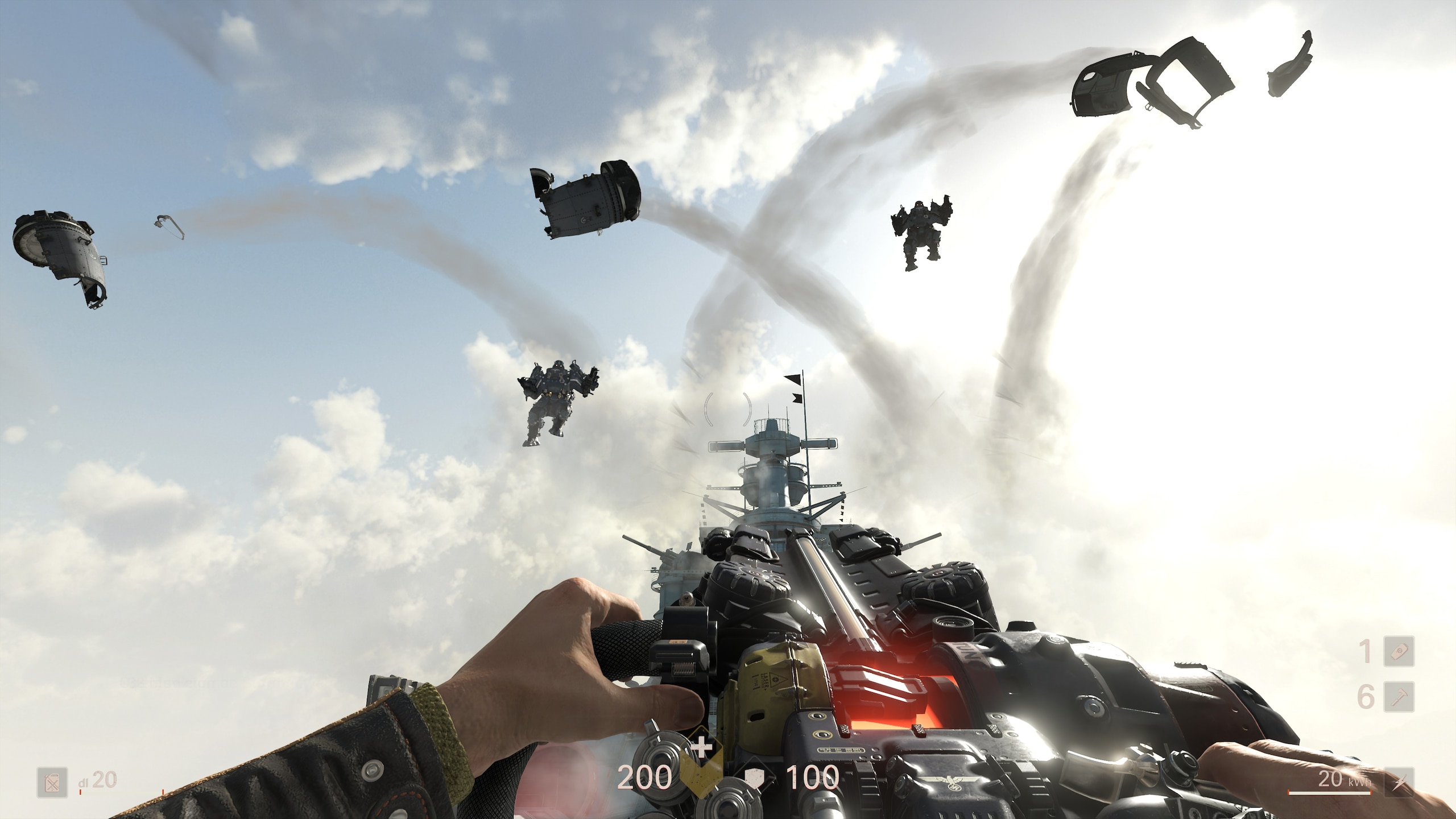Viewport: 1456px width, 819px height.
Task: Click the fuel canister icon
Action: coord(52,783)
